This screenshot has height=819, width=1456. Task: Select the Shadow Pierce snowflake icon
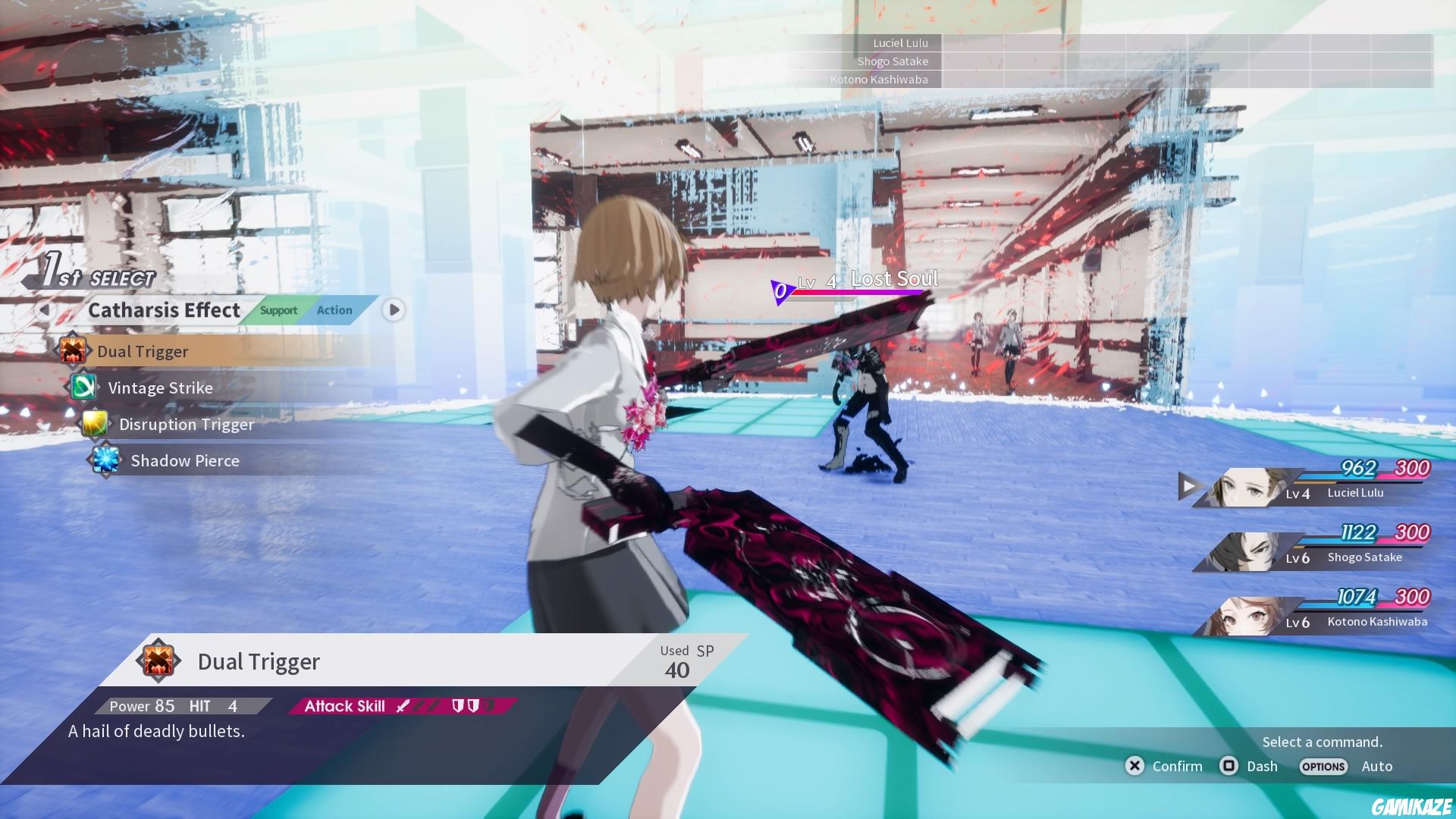point(106,460)
